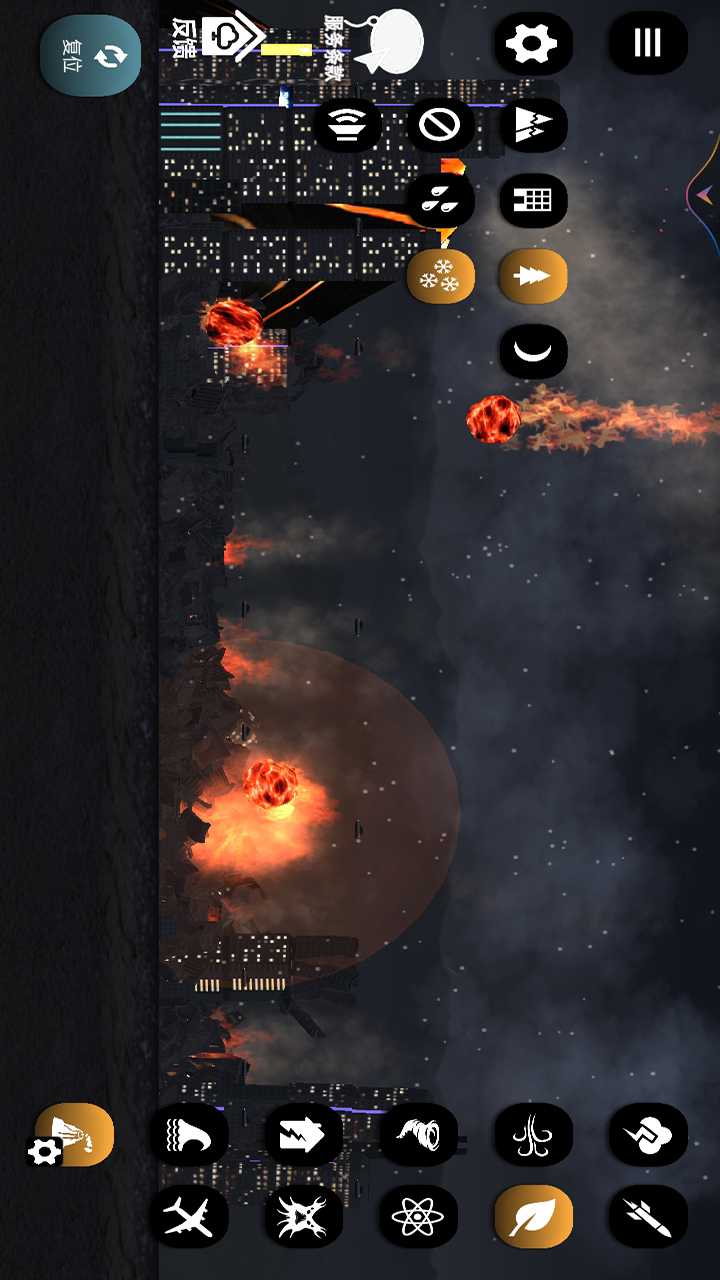Select the tornado disaster icon
The height and width of the screenshot is (1280, 720).
(418, 1134)
